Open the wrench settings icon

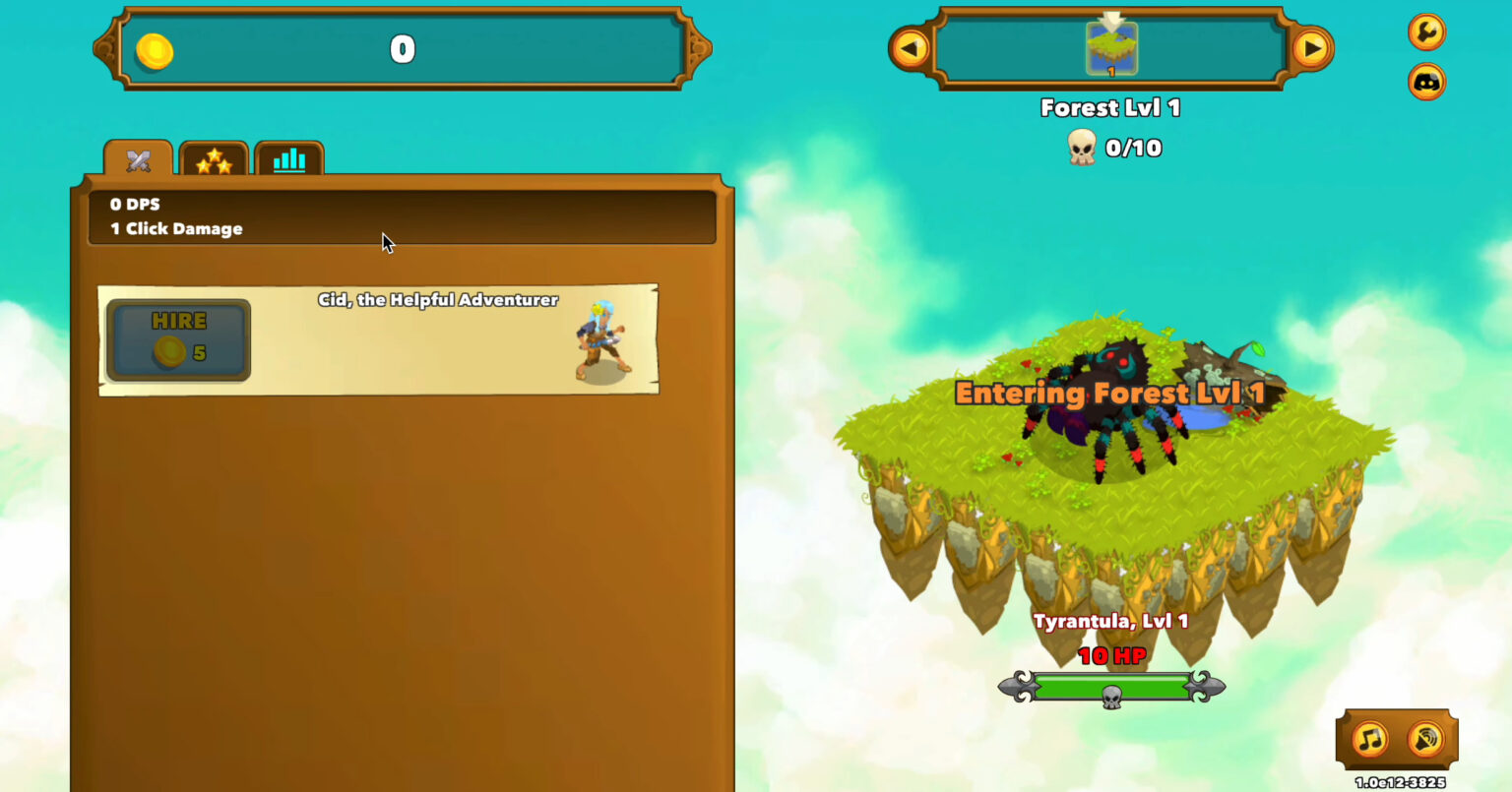(x=1426, y=32)
